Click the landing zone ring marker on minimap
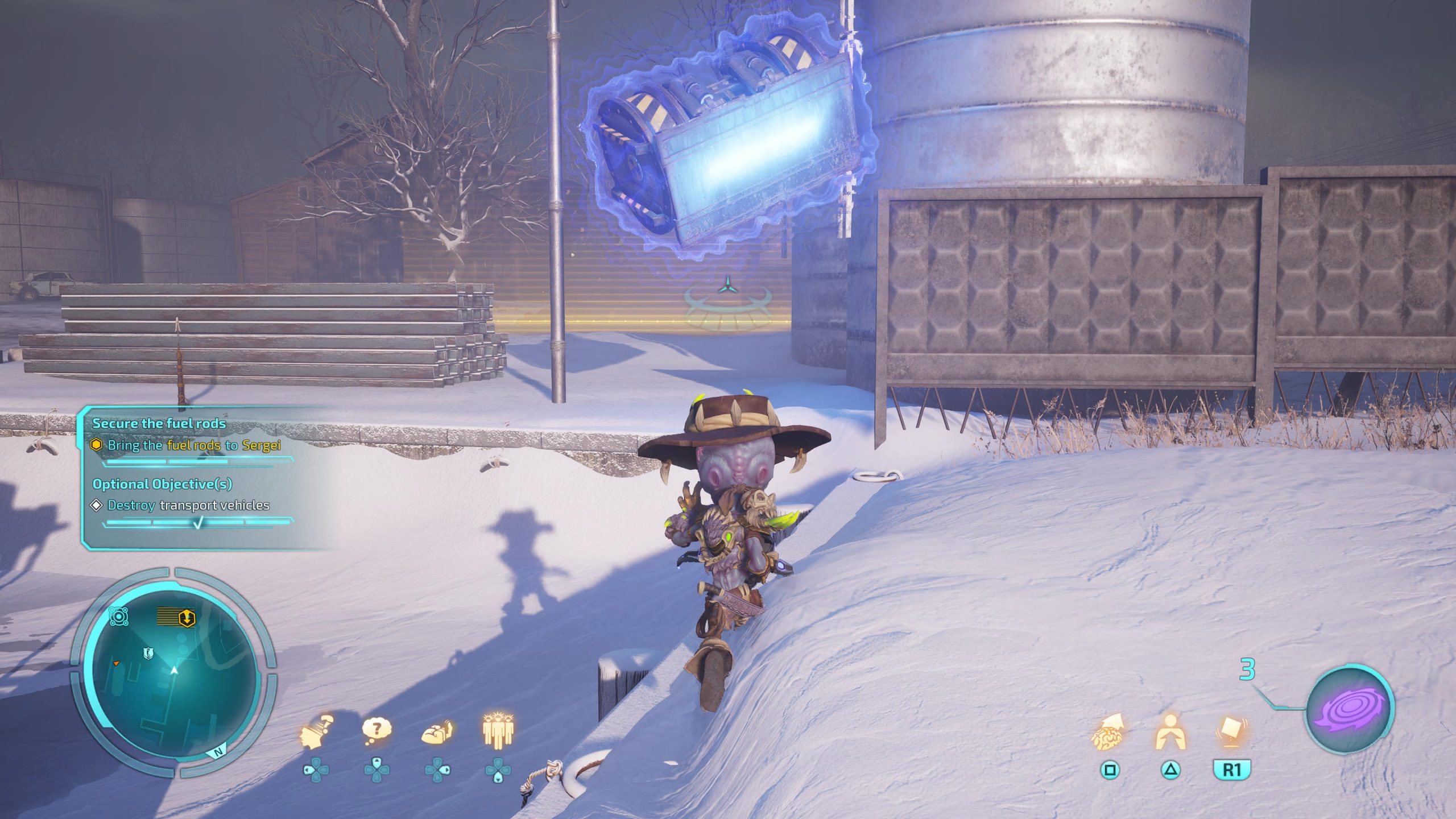This screenshot has width=1456, height=819. coord(118,617)
